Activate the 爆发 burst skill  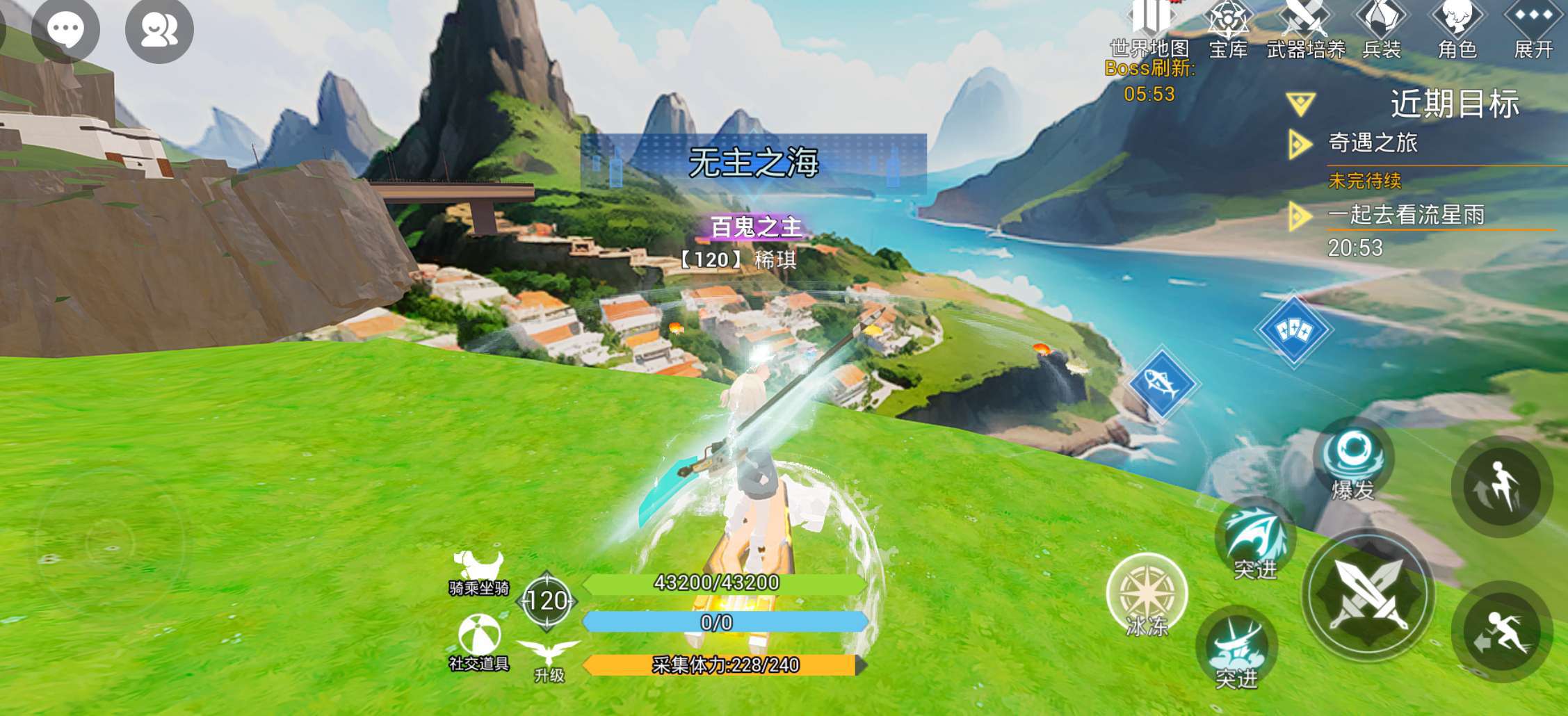tap(1353, 459)
